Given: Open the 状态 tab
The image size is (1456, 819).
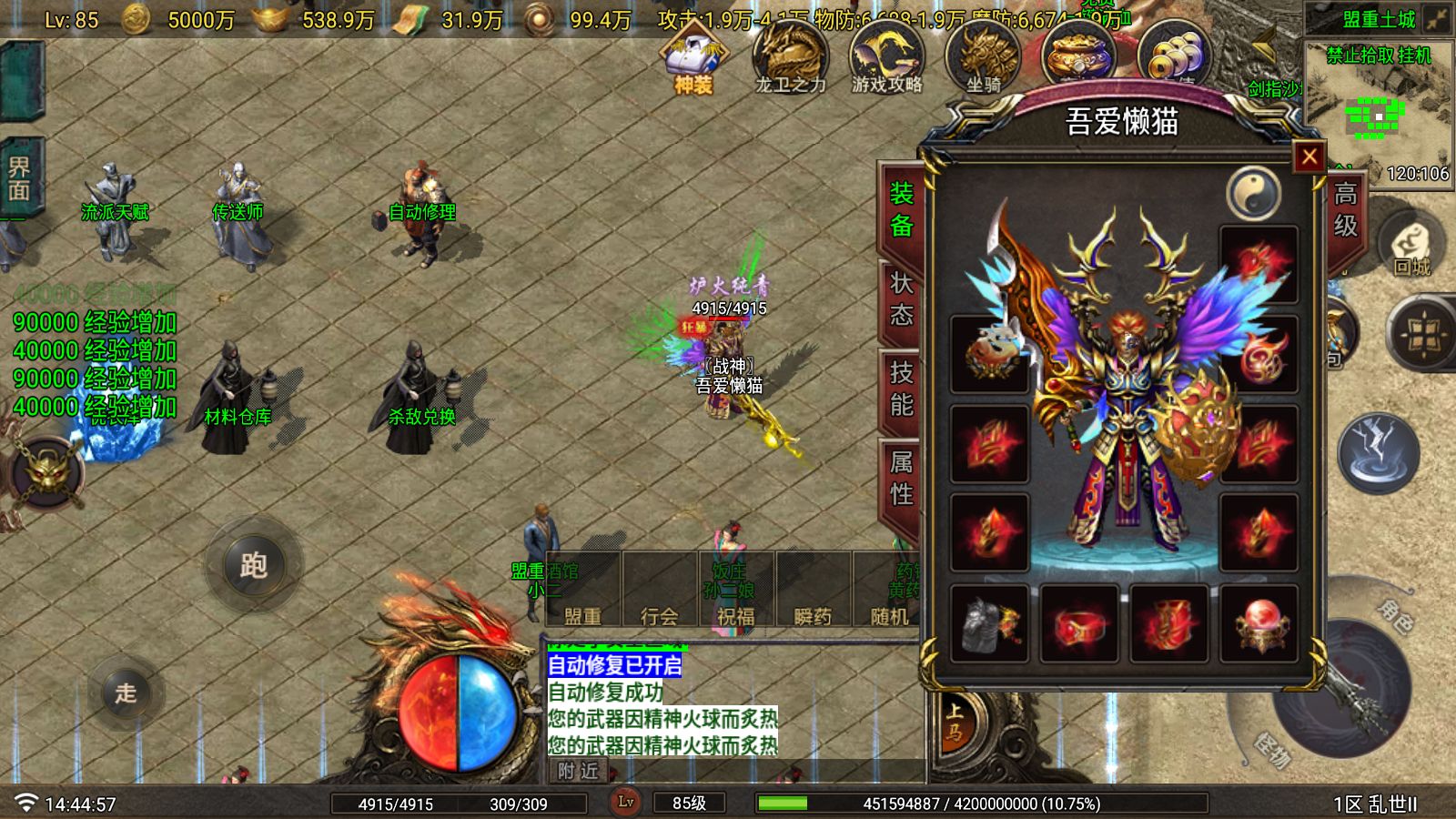Looking at the screenshot, I should tap(901, 298).
